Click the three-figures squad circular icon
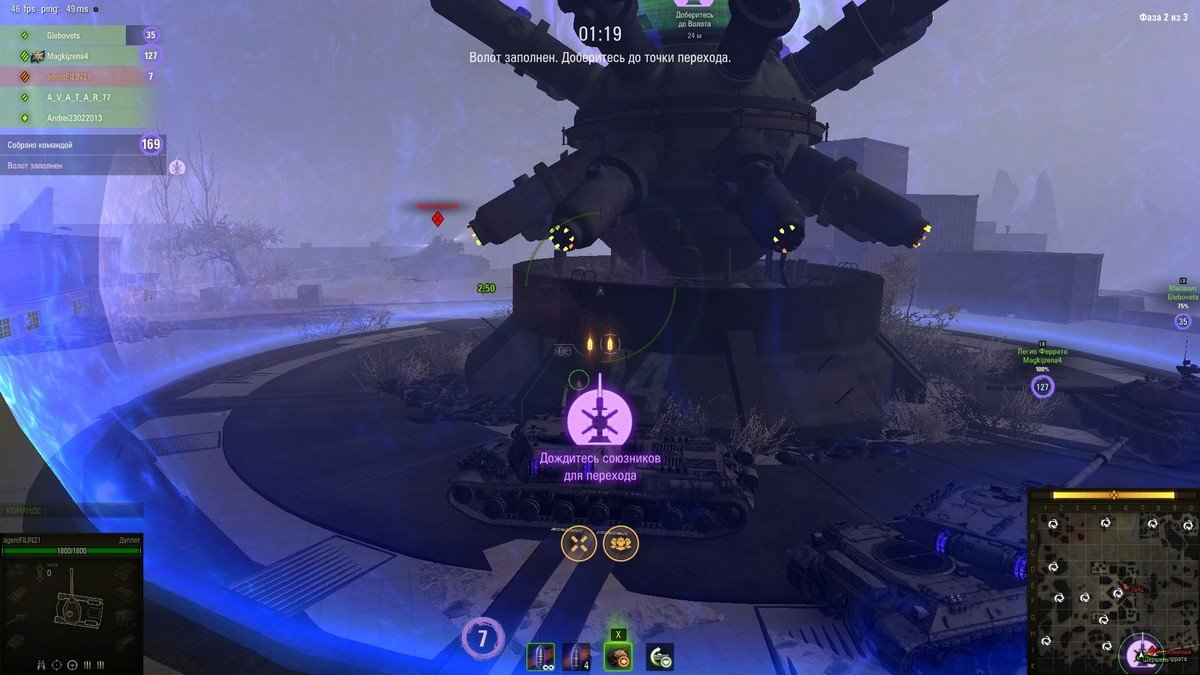Image resolution: width=1200 pixels, height=675 pixels. [621, 544]
